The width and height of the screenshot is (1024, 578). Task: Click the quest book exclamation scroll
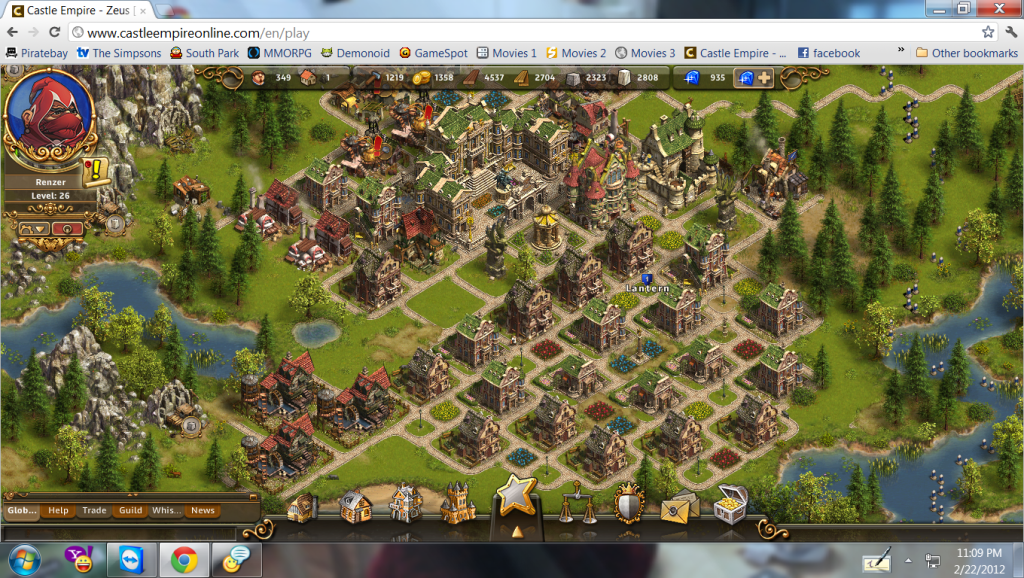tap(96, 170)
